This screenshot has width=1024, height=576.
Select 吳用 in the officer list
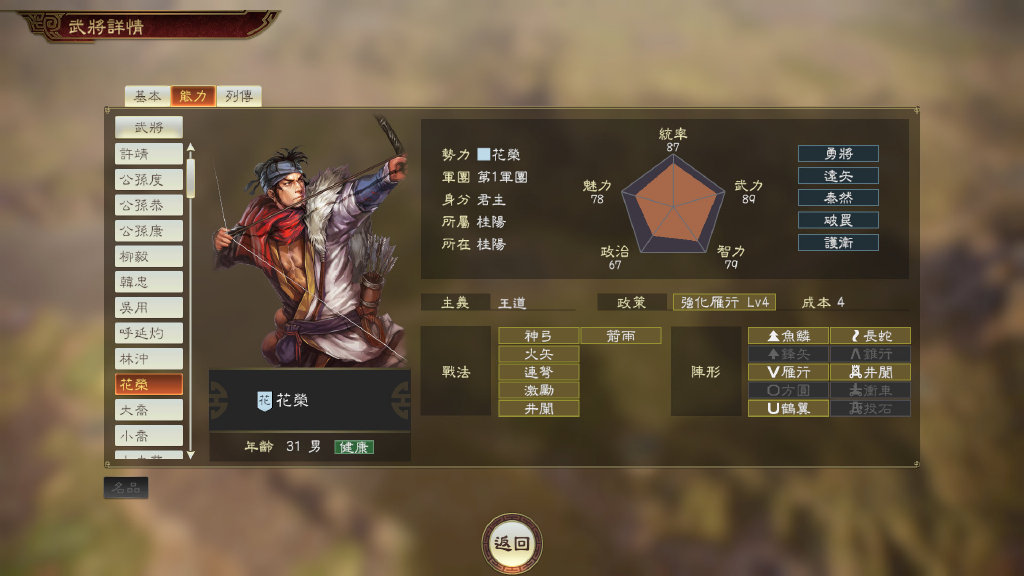[149, 307]
